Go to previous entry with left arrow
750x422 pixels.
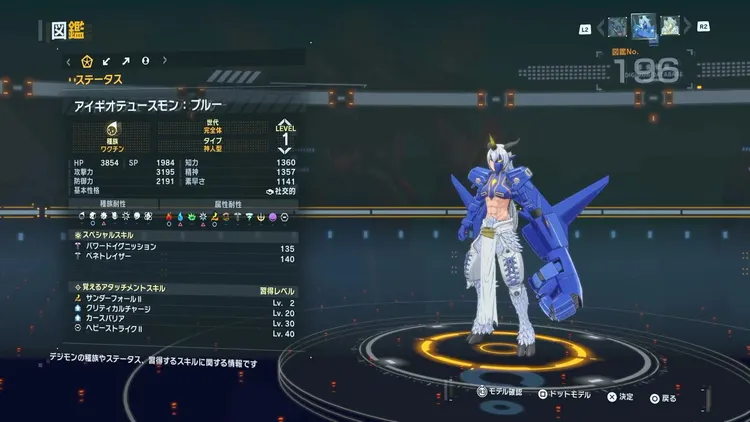pyautogui.click(x=599, y=27)
